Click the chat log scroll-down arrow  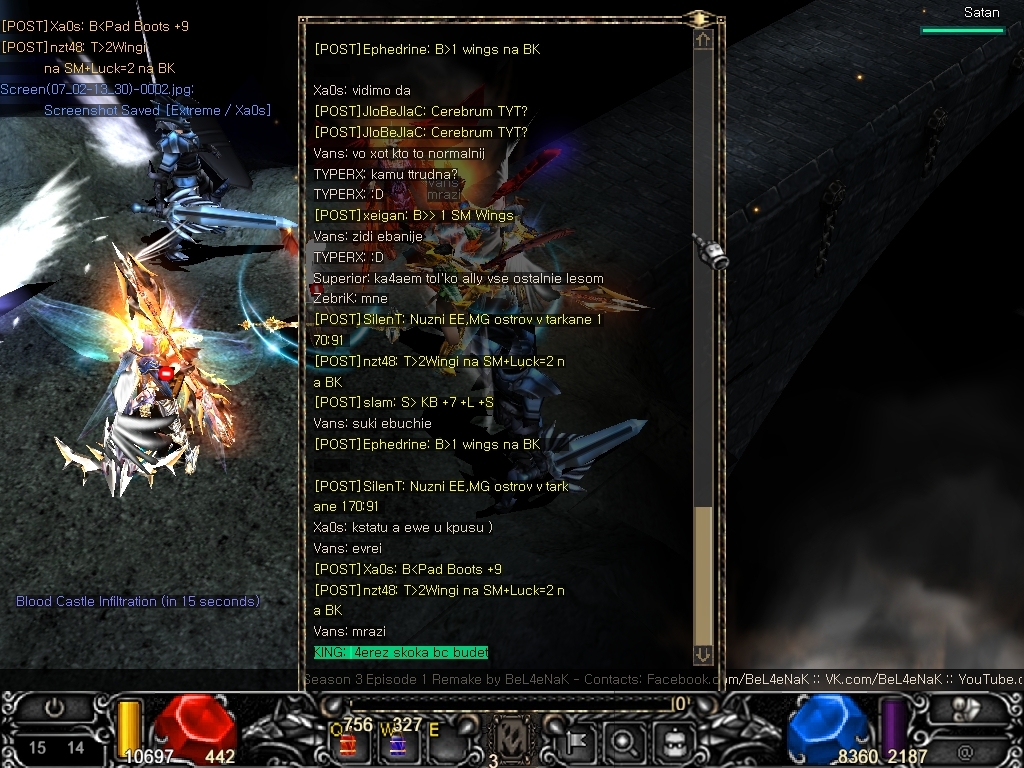703,654
